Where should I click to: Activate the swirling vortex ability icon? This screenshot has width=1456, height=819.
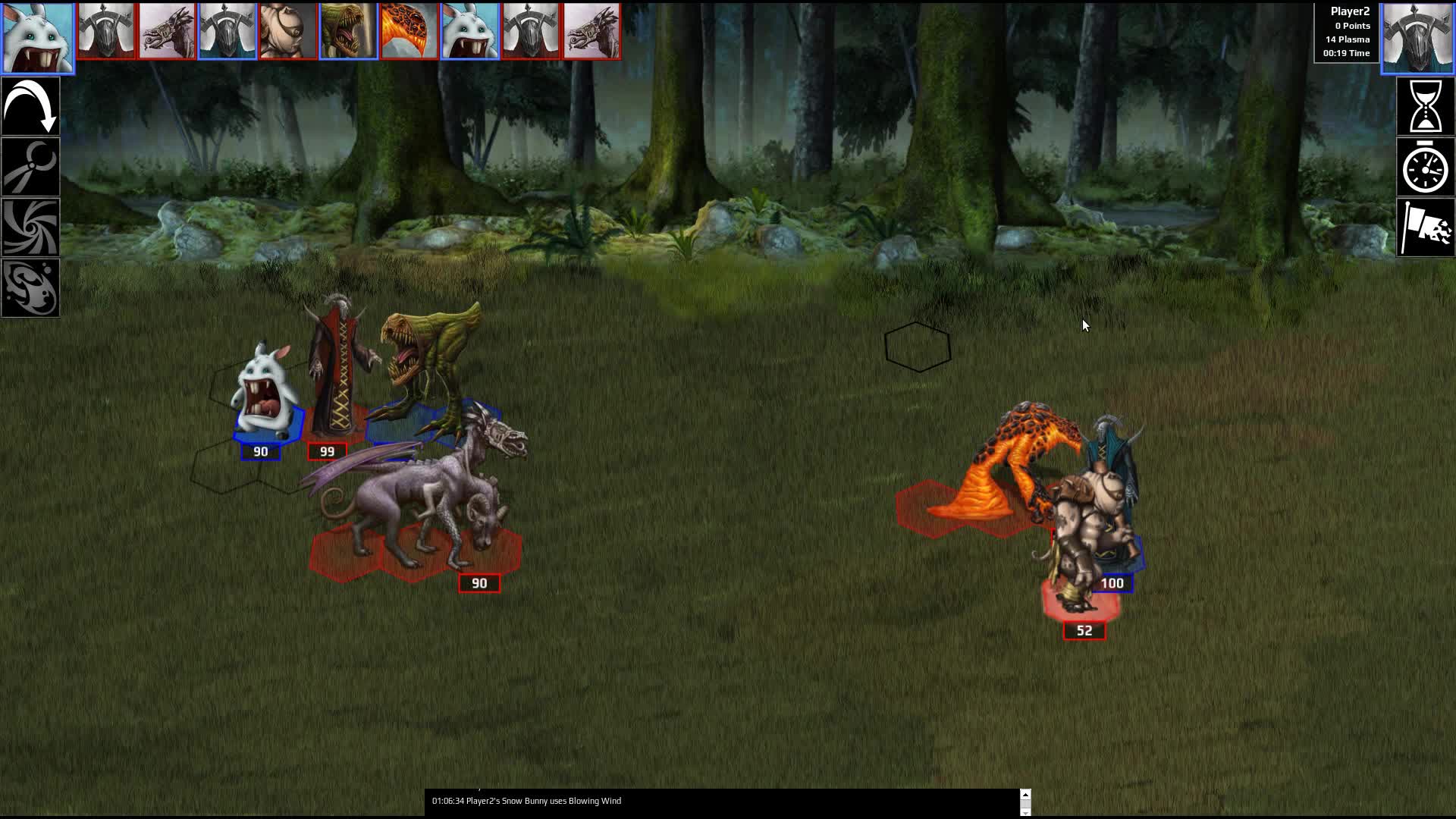pos(30,227)
